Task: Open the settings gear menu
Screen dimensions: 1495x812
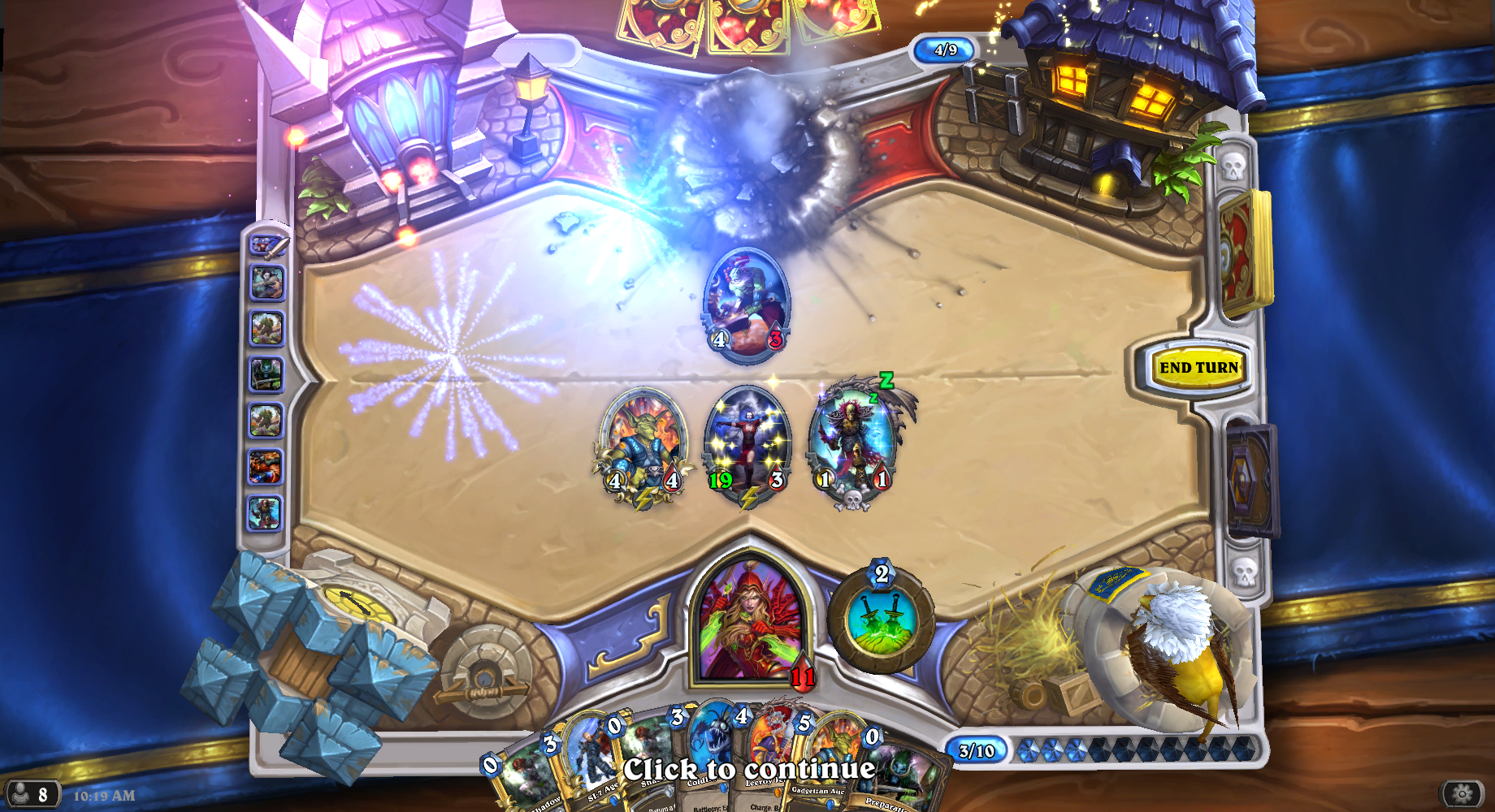Action: [1462, 794]
